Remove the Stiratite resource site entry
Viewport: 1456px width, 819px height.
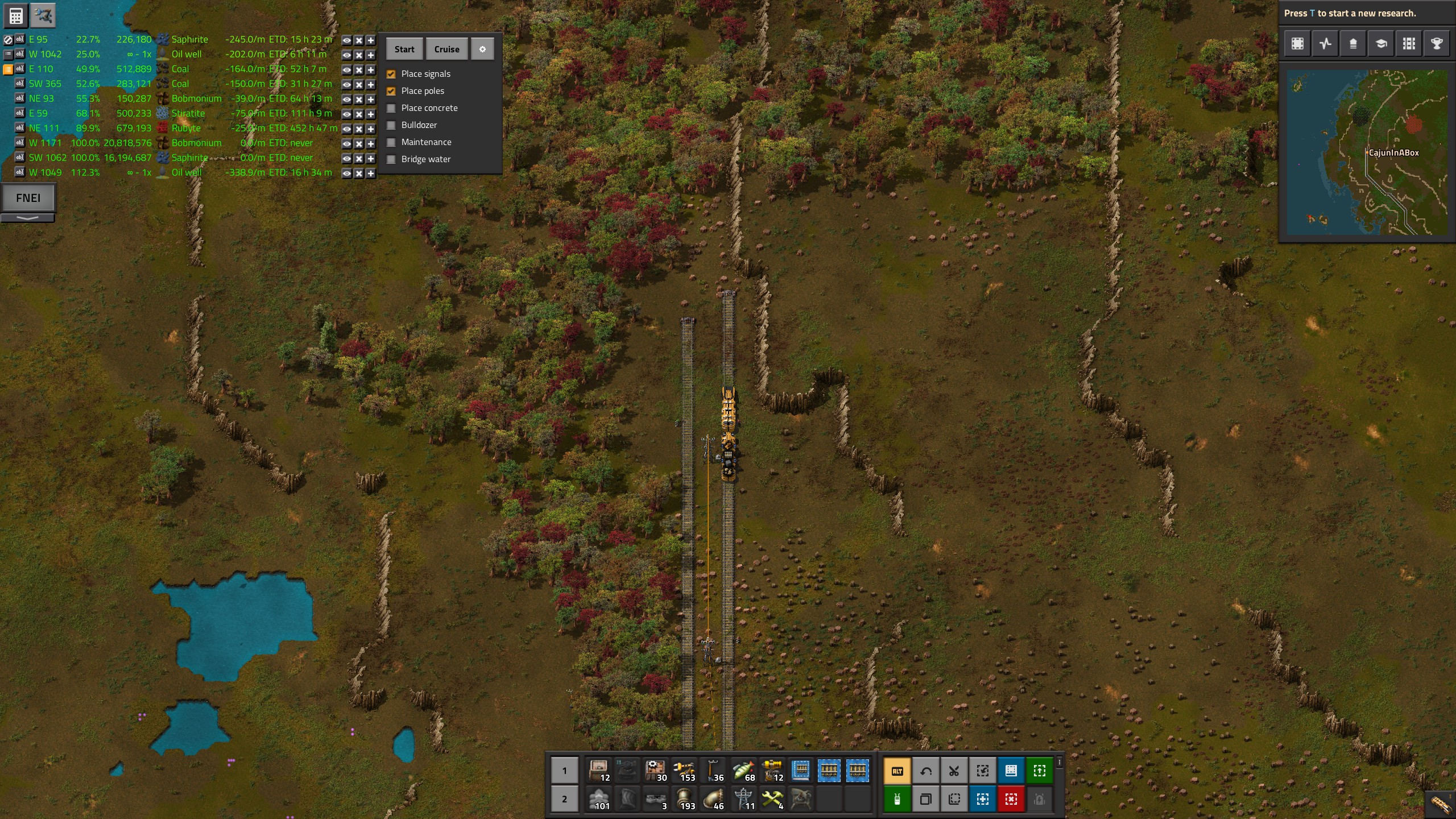[x=359, y=114]
